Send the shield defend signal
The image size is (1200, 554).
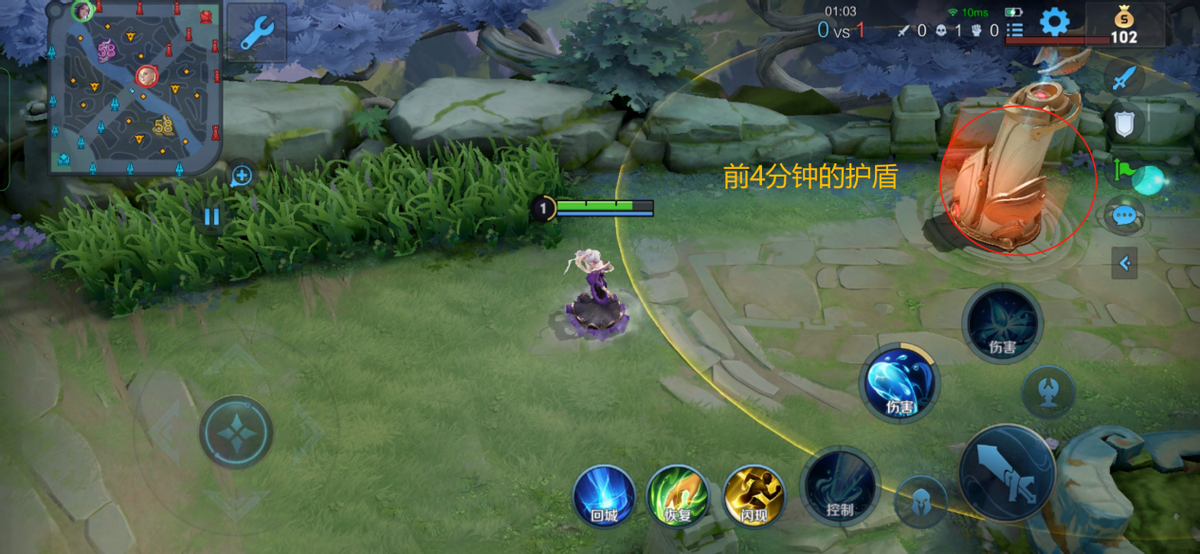click(x=1124, y=124)
